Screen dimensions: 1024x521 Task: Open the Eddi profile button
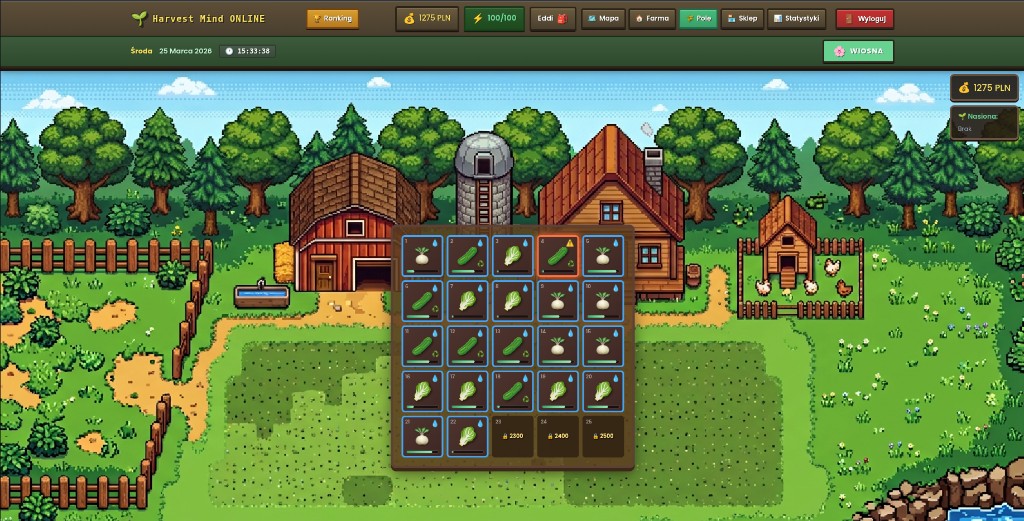coord(551,18)
